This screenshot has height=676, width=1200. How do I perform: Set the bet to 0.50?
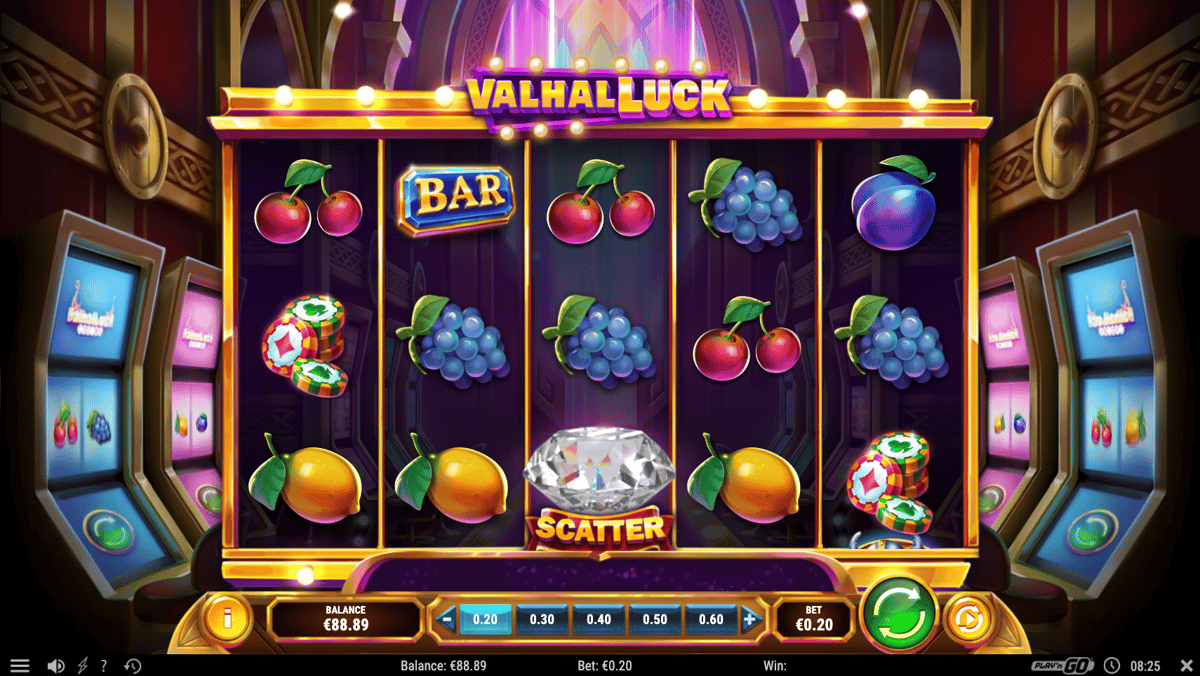click(x=655, y=620)
